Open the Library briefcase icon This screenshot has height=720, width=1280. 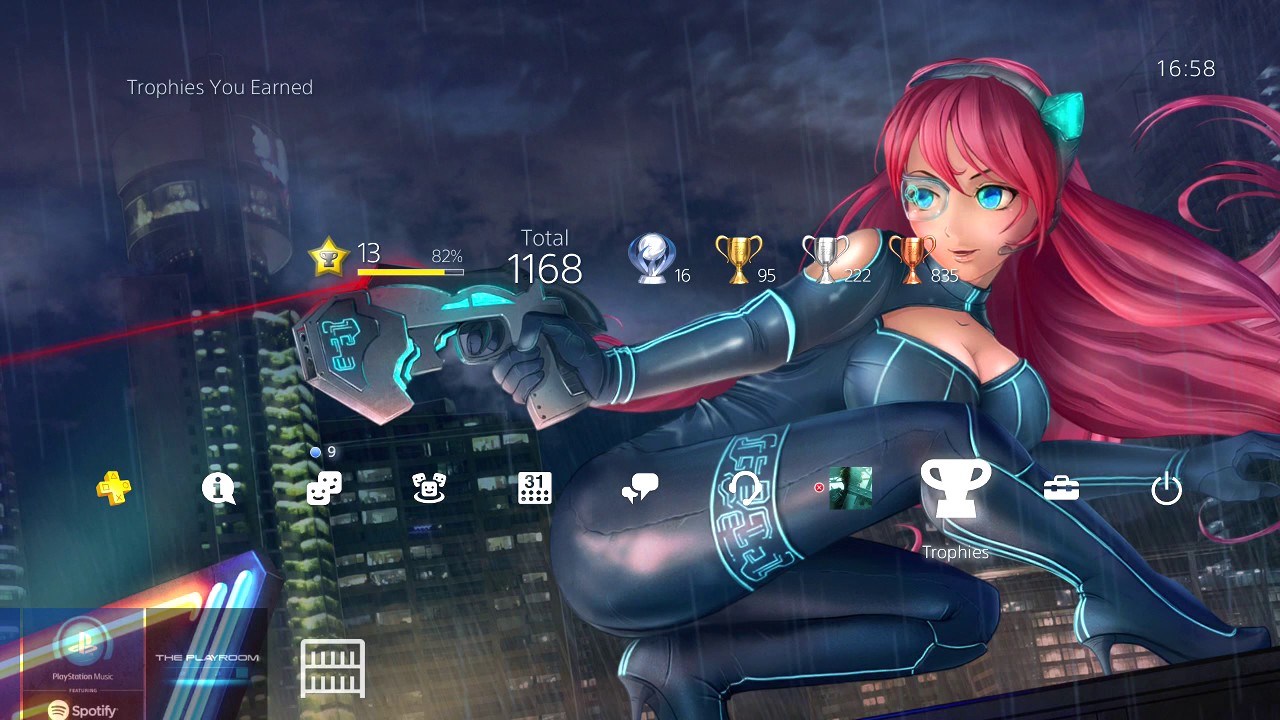pos(1060,489)
